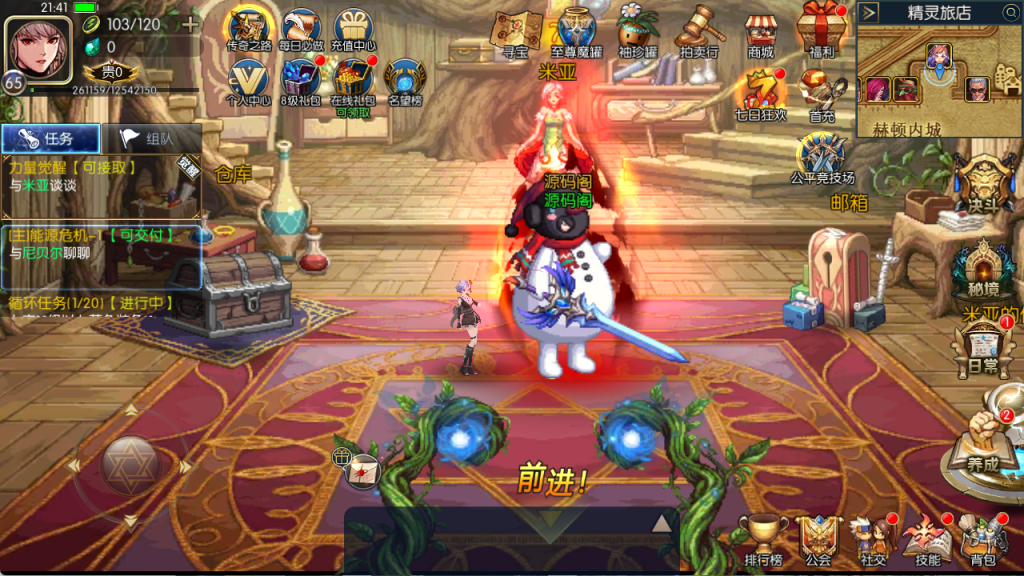The image size is (1024, 576).
Task: Open the 名望榜 fame ranking
Action: (x=405, y=80)
